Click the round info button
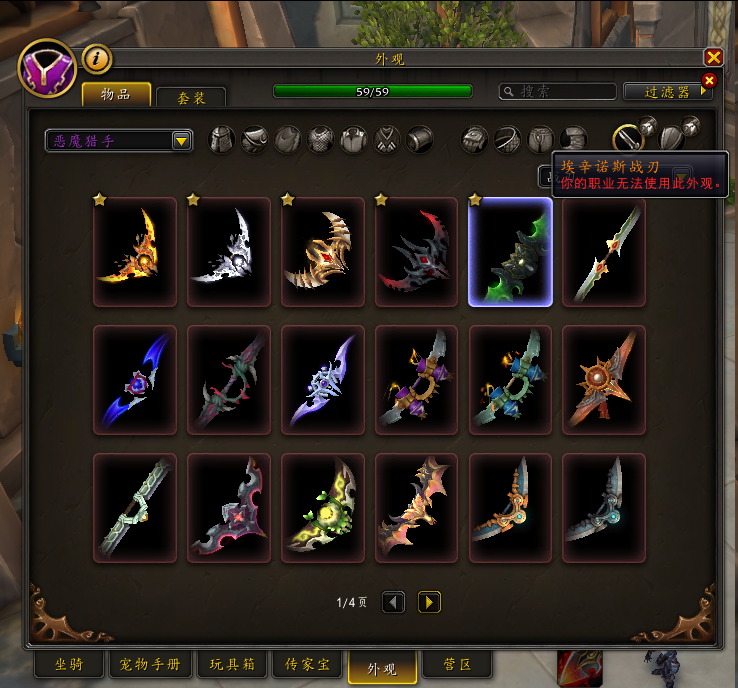This screenshot has width=738, height=688. [97, 59]
